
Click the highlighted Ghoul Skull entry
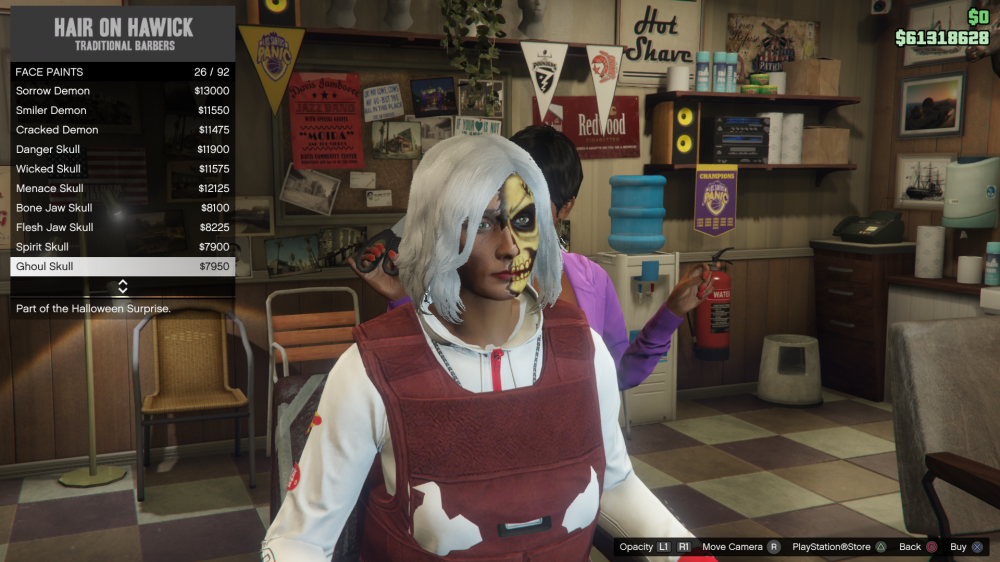click(122, 266)
